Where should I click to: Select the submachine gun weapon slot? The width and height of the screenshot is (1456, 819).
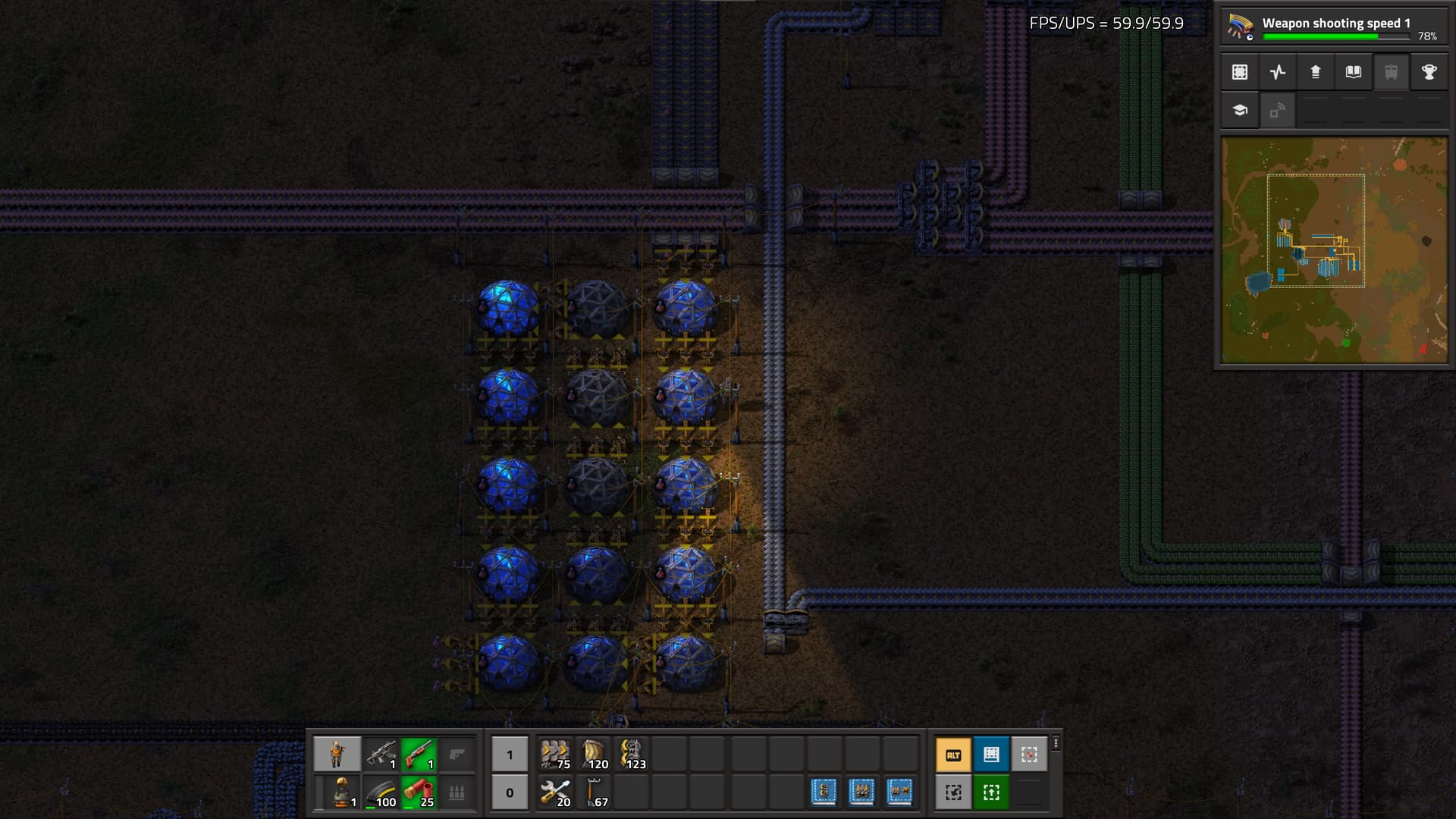(x=381, y=755)
